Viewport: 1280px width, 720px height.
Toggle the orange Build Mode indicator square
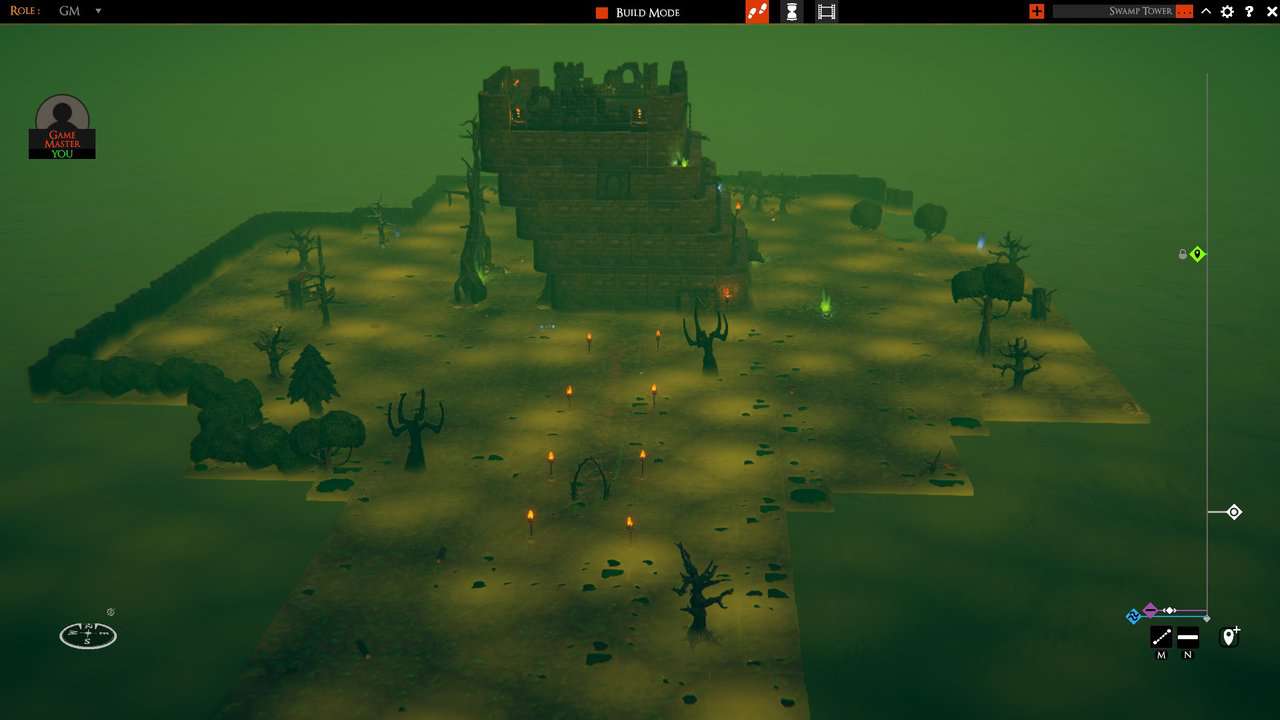601,12
